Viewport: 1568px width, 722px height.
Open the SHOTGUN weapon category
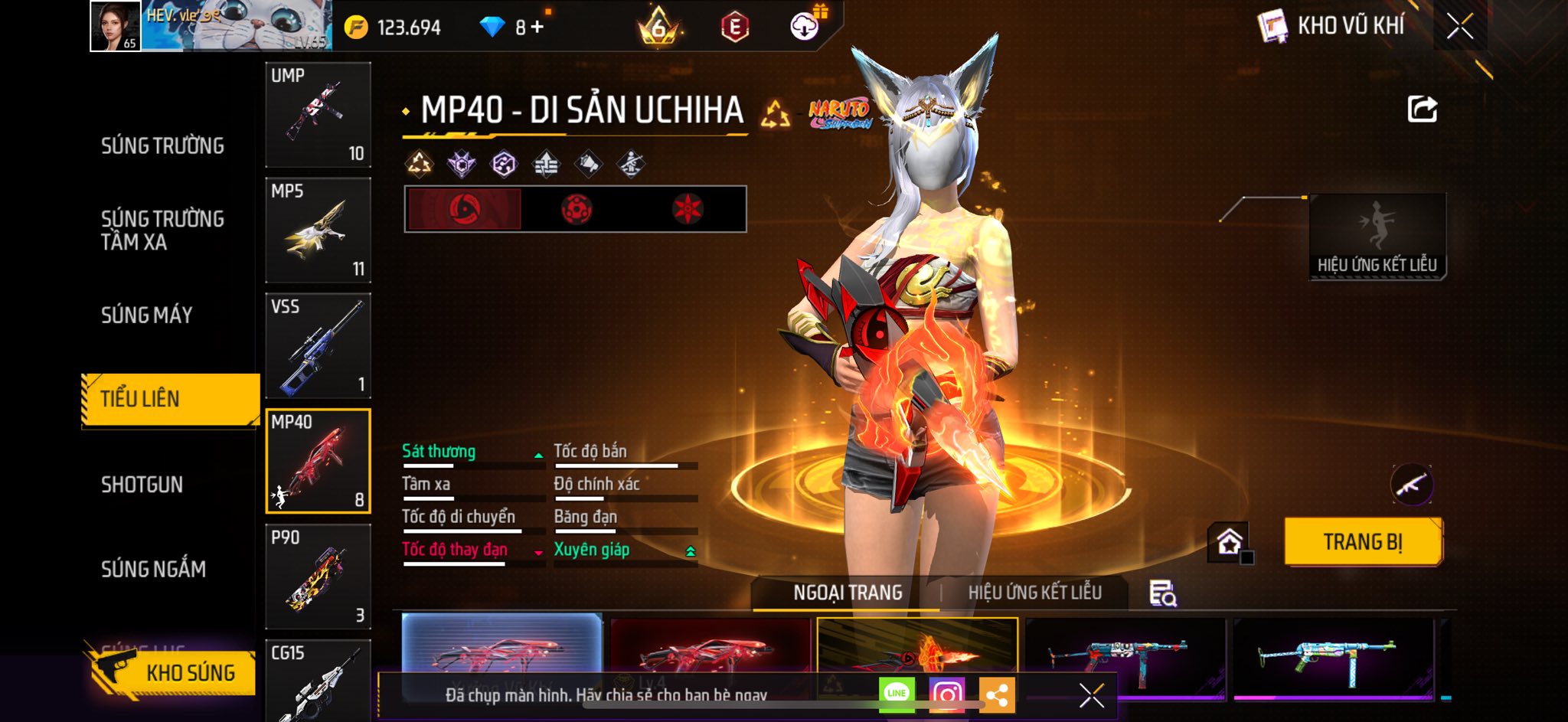click(142, 485)
